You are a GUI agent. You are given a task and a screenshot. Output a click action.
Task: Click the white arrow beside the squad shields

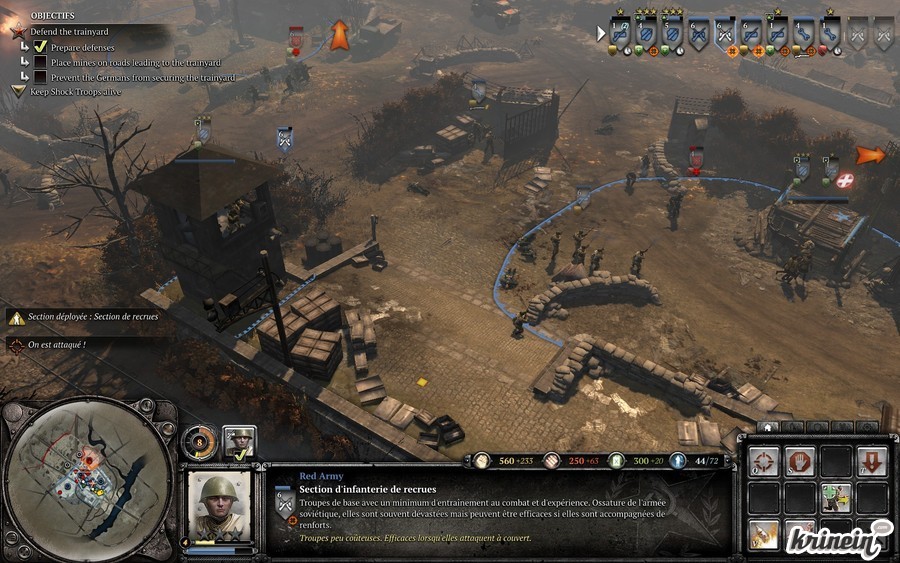pos(601,33)
